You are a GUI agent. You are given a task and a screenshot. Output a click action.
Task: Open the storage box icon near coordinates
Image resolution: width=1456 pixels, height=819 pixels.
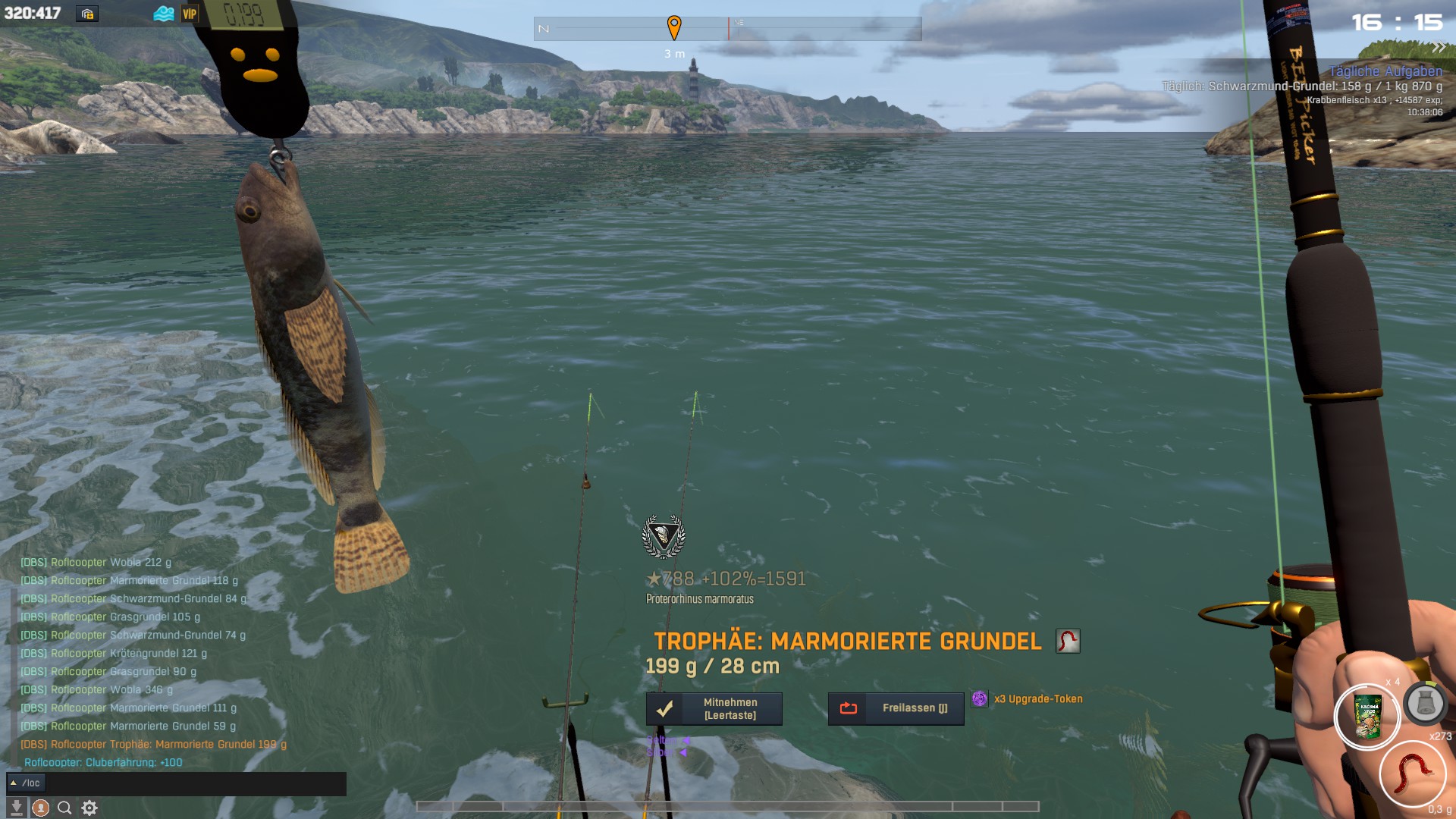coord(87,14)
